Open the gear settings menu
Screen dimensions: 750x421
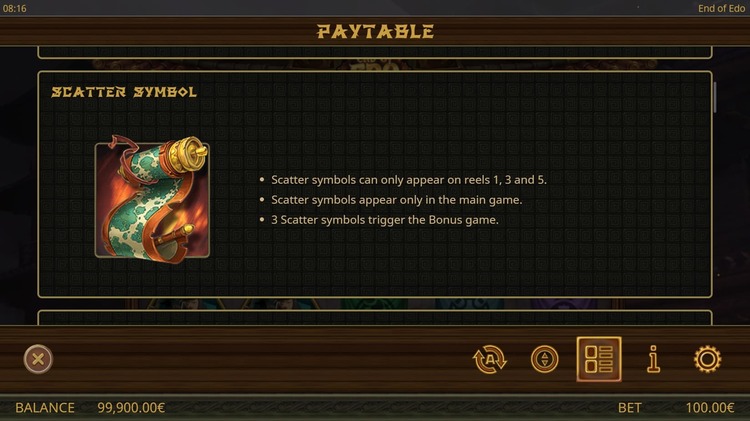coord(708,359)
